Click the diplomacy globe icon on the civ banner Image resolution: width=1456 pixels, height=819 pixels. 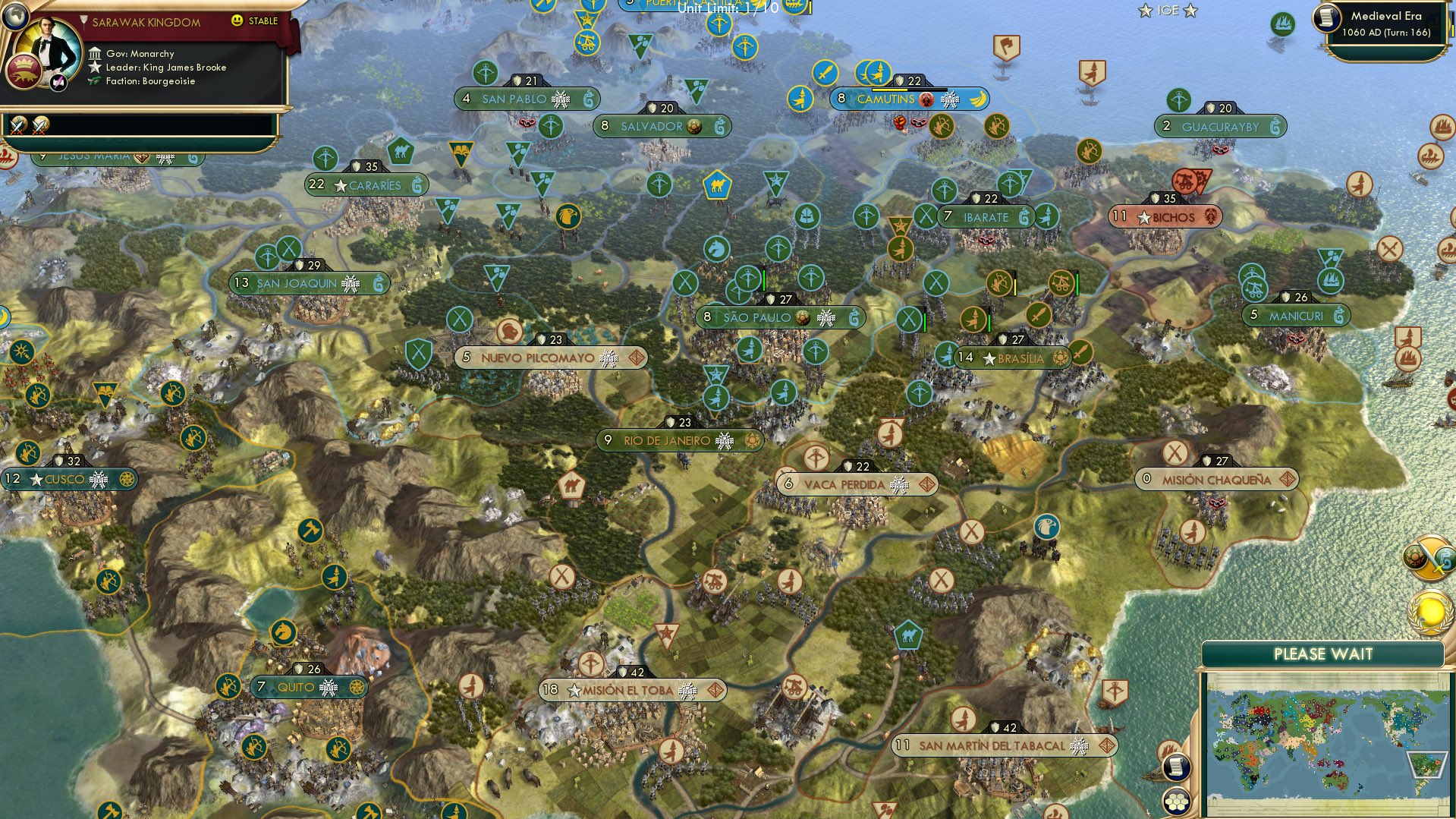(x=17, y=17)
